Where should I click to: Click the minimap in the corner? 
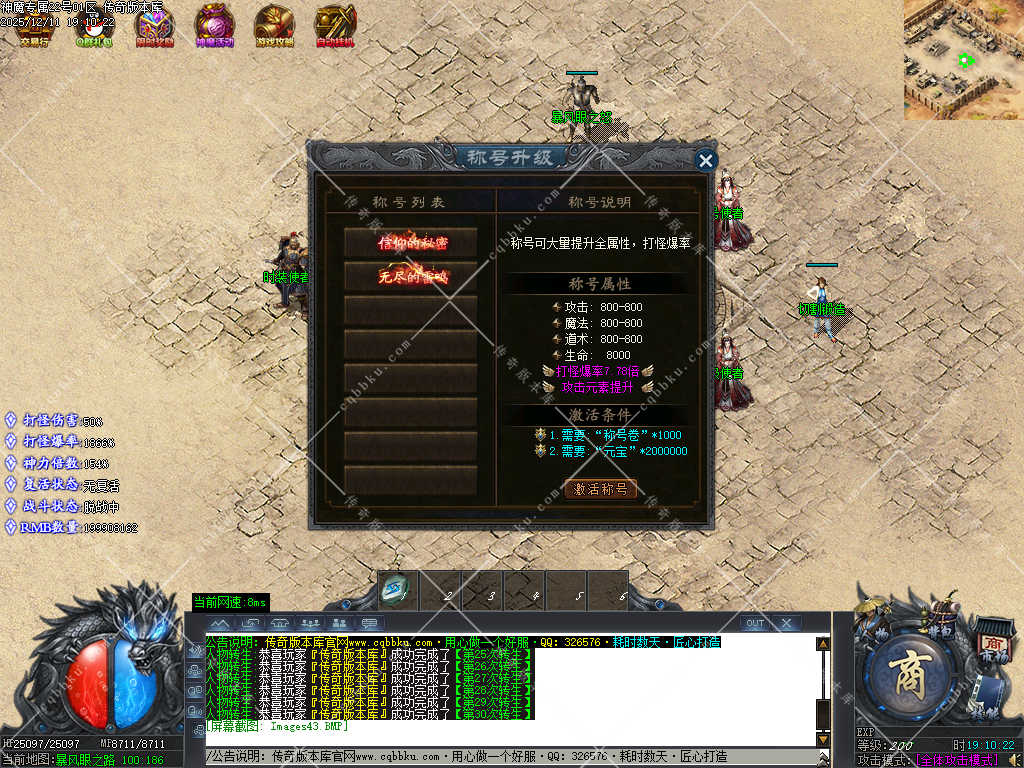963,60
